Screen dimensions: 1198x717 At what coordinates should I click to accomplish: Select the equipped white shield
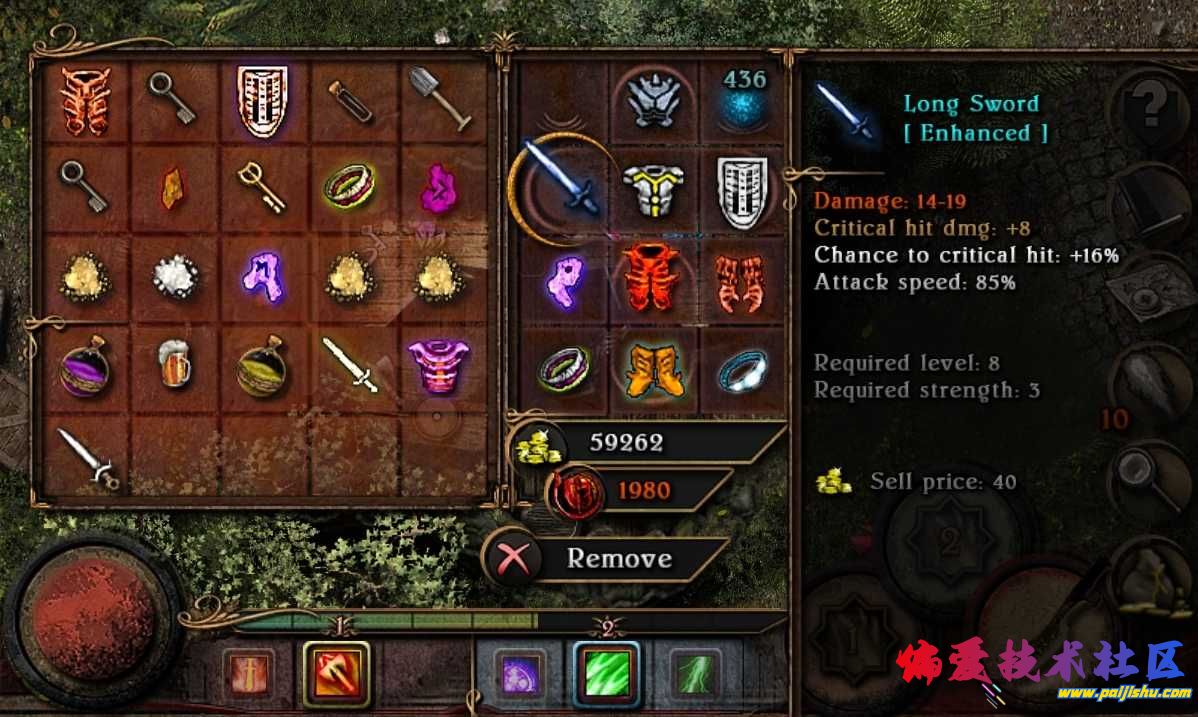742,188
